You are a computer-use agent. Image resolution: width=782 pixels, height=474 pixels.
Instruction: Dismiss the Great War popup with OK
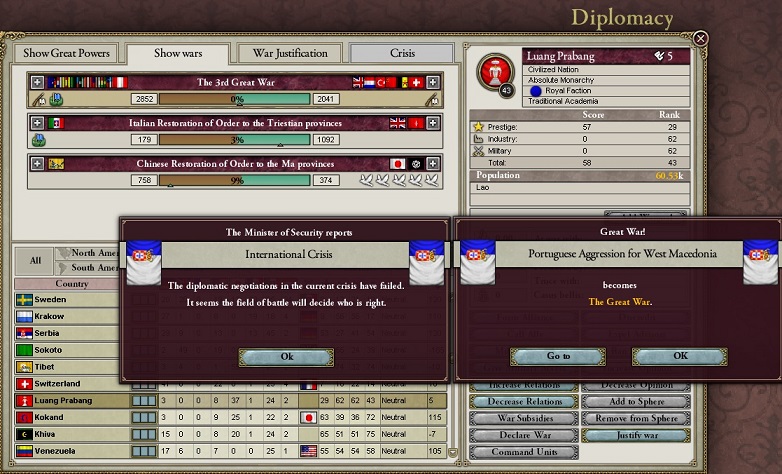coord(680,356)
